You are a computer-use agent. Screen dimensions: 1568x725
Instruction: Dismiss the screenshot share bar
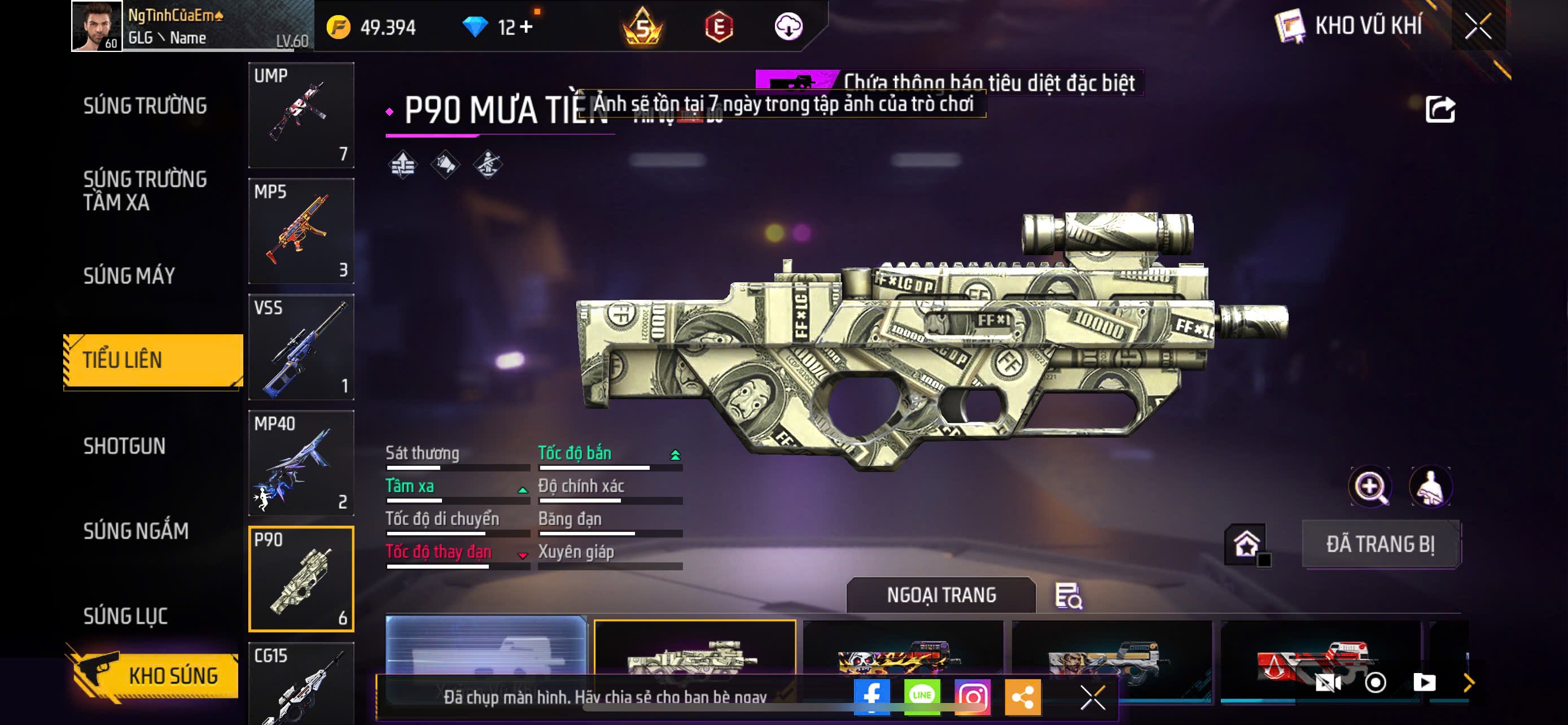coord(1093,697)
